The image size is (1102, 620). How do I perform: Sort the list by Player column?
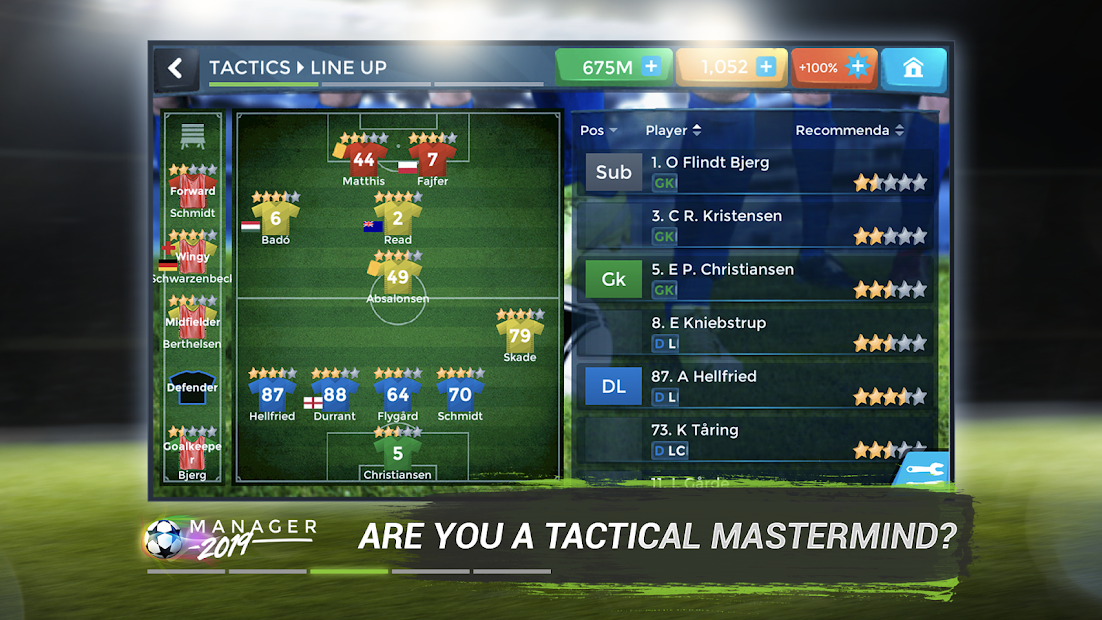[673, 130]
